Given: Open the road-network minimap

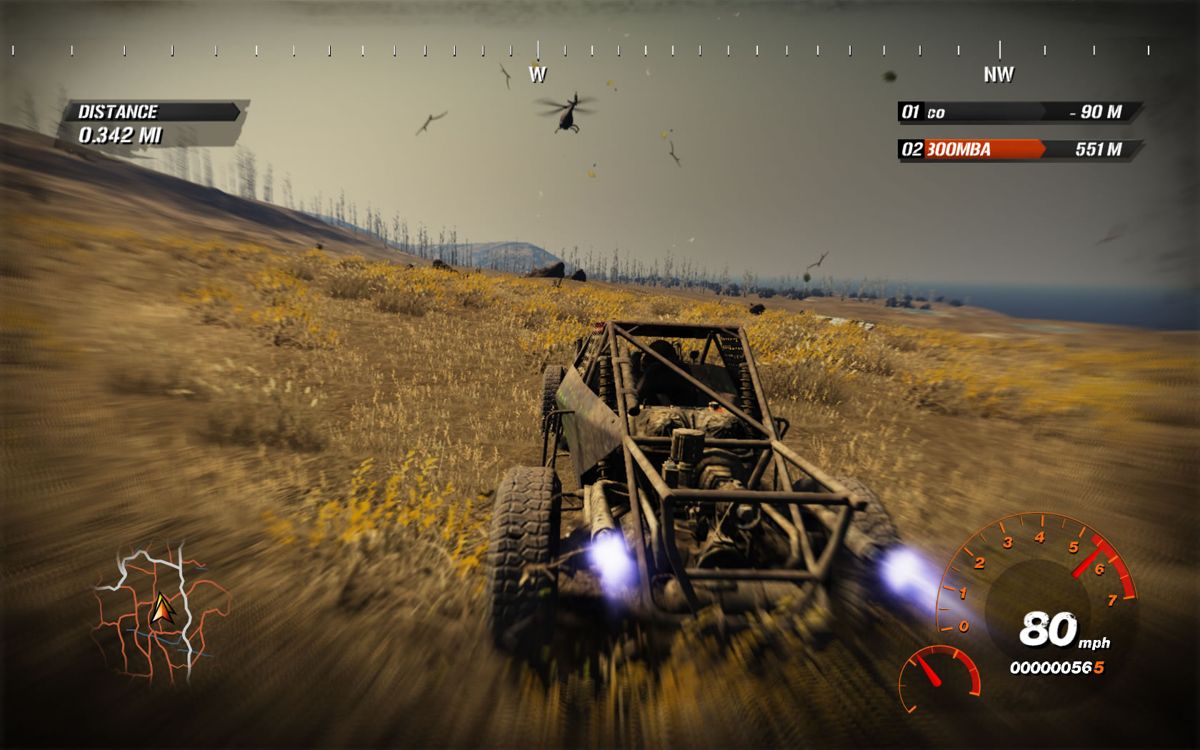Looking at the screenshot, I should 160,612.
